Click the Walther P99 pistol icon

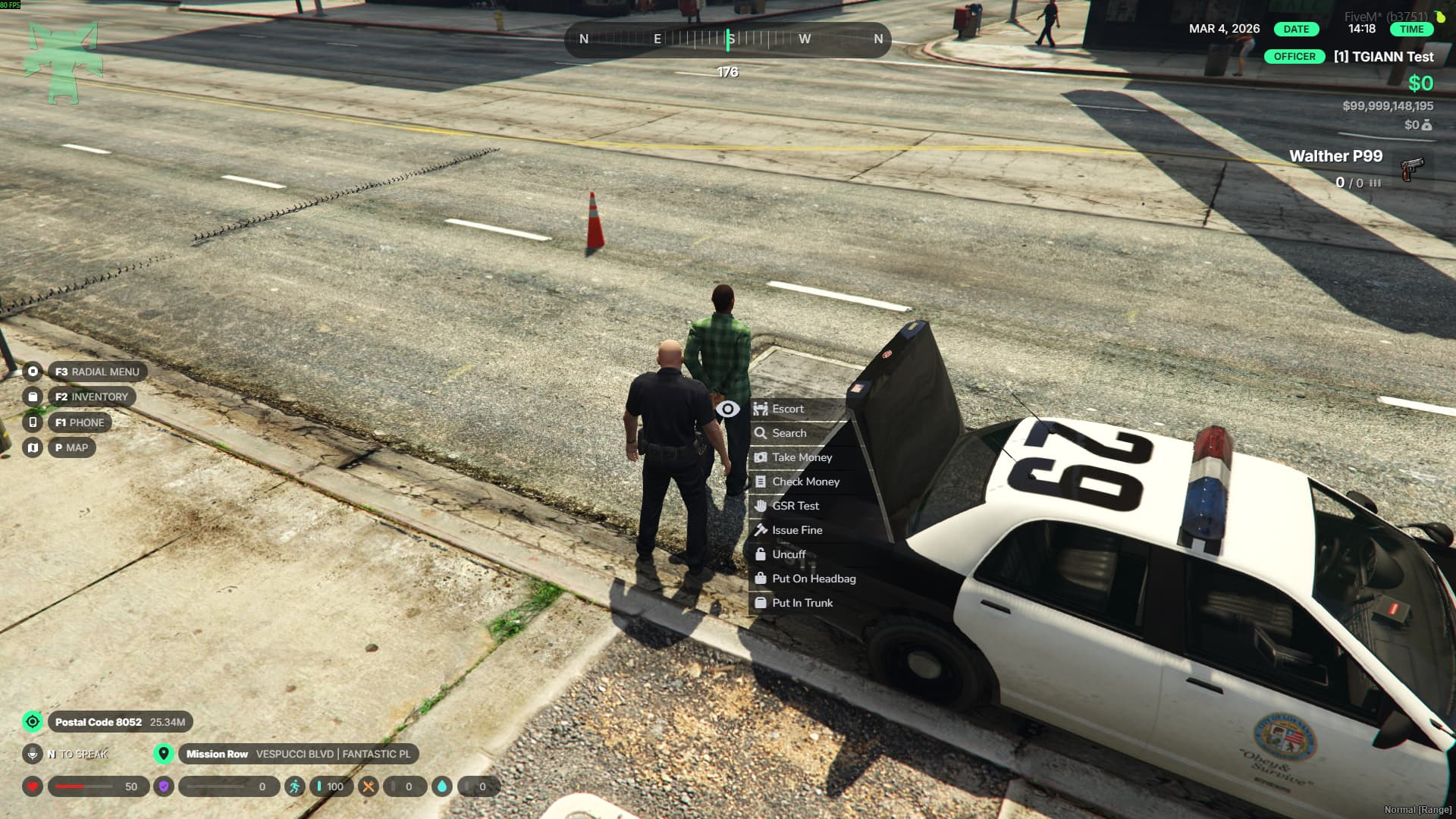(x=1411, y=168)
